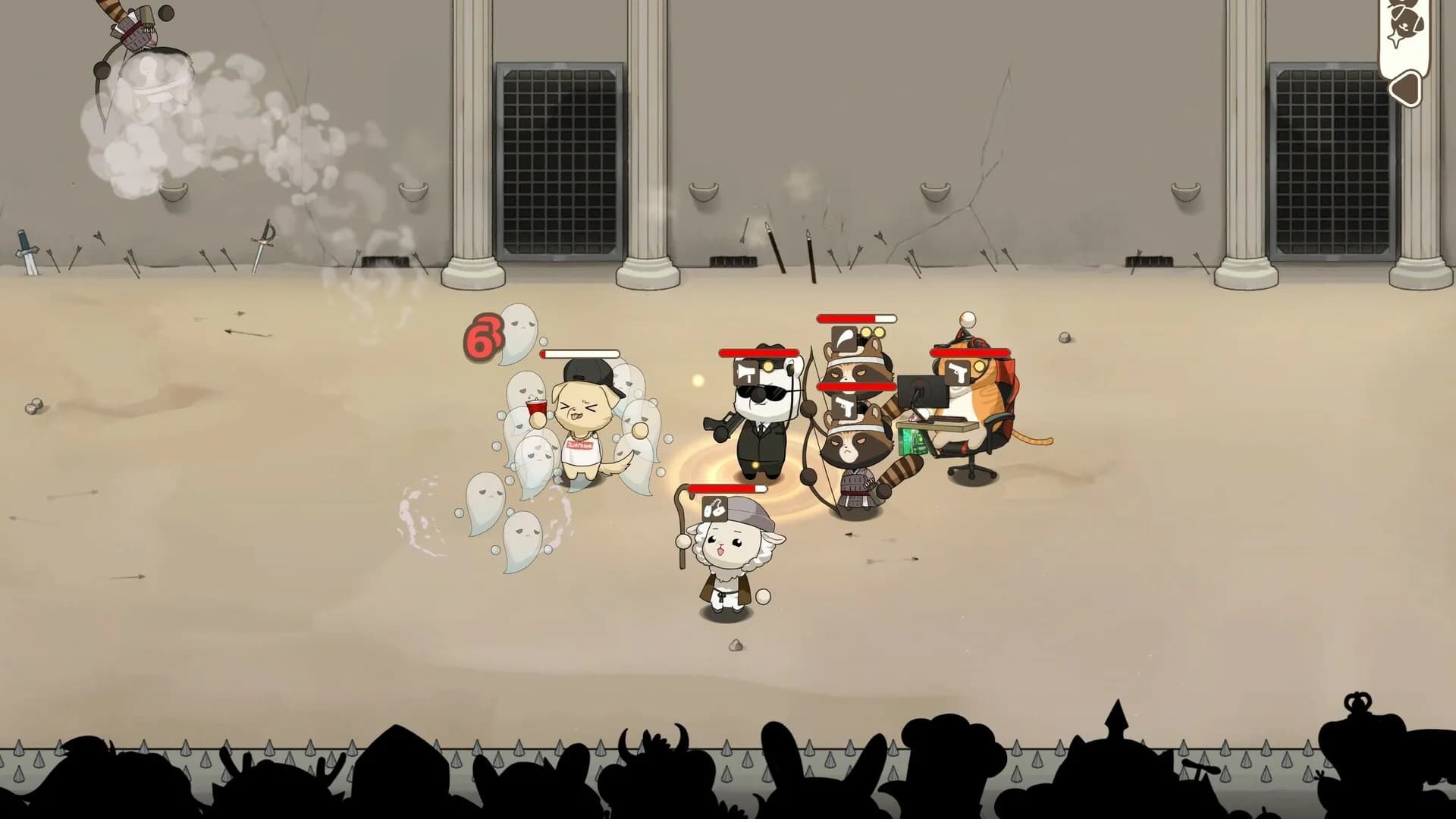Click the gaming monitor on the cat's desk

[x=921, y=391]
